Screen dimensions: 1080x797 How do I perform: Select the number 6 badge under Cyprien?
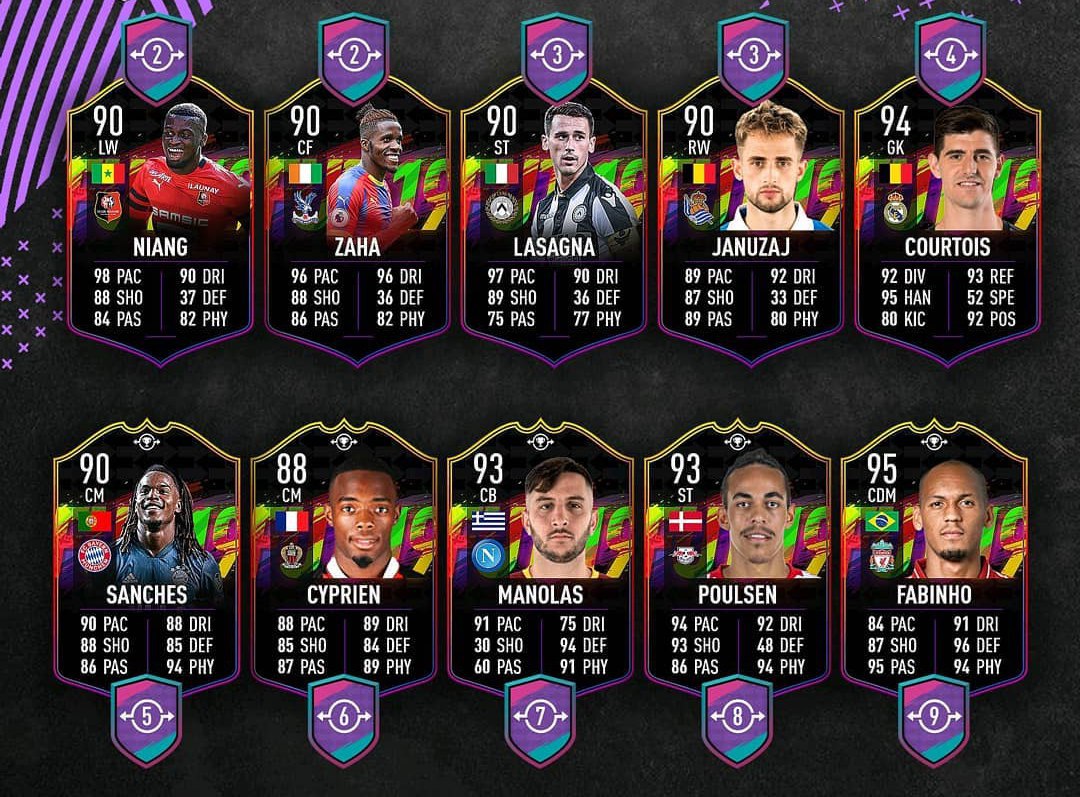click(343, 717)
